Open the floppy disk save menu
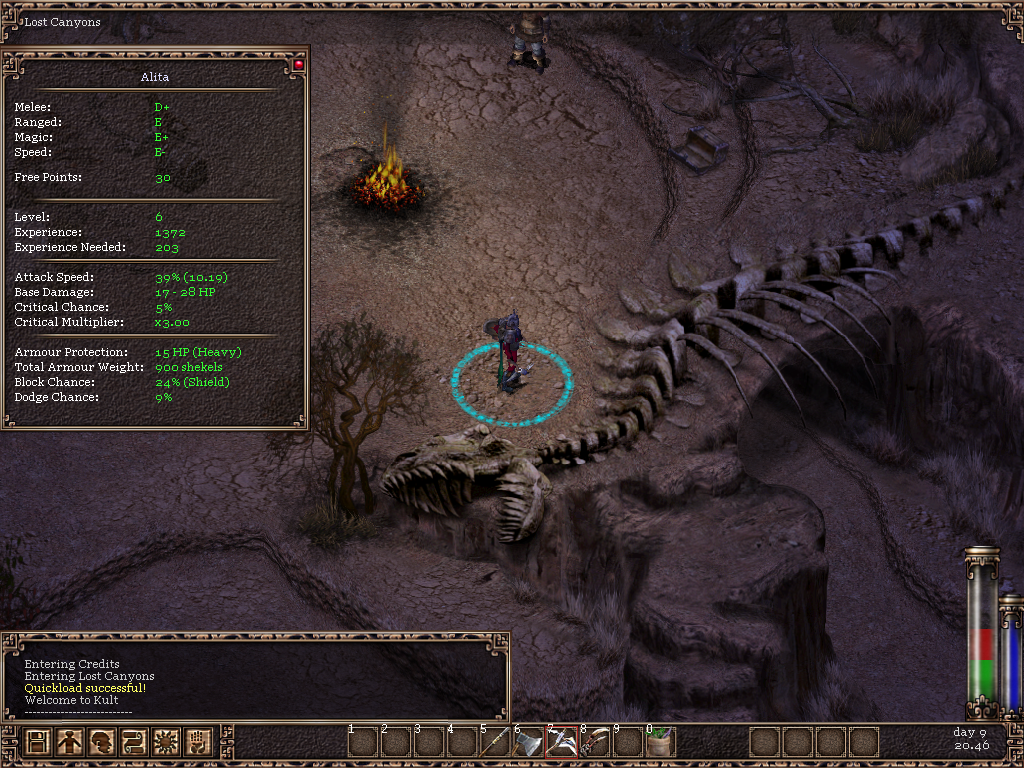 [38, 742]
